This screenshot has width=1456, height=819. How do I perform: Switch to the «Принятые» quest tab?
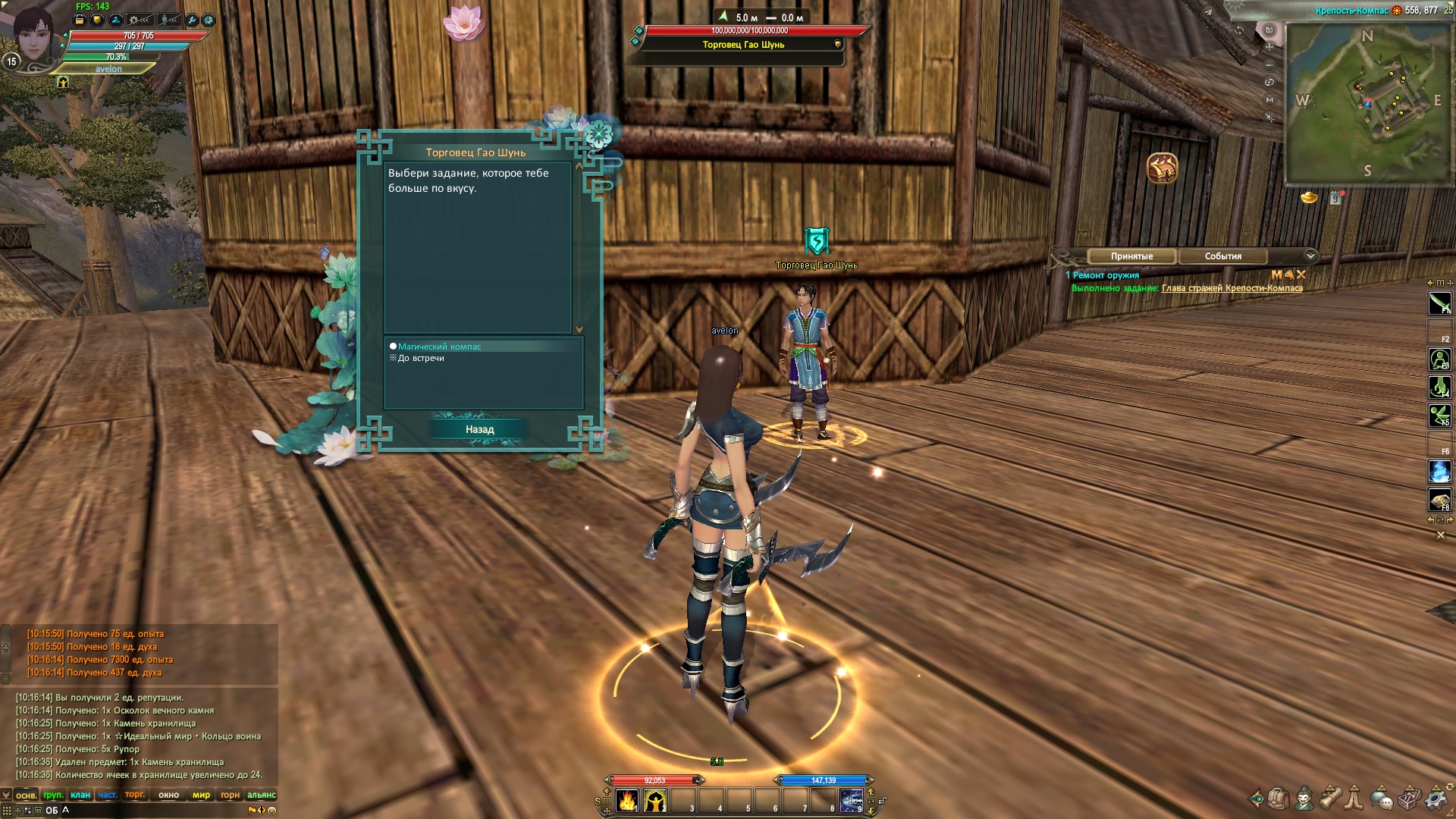tap(1131, 256)
